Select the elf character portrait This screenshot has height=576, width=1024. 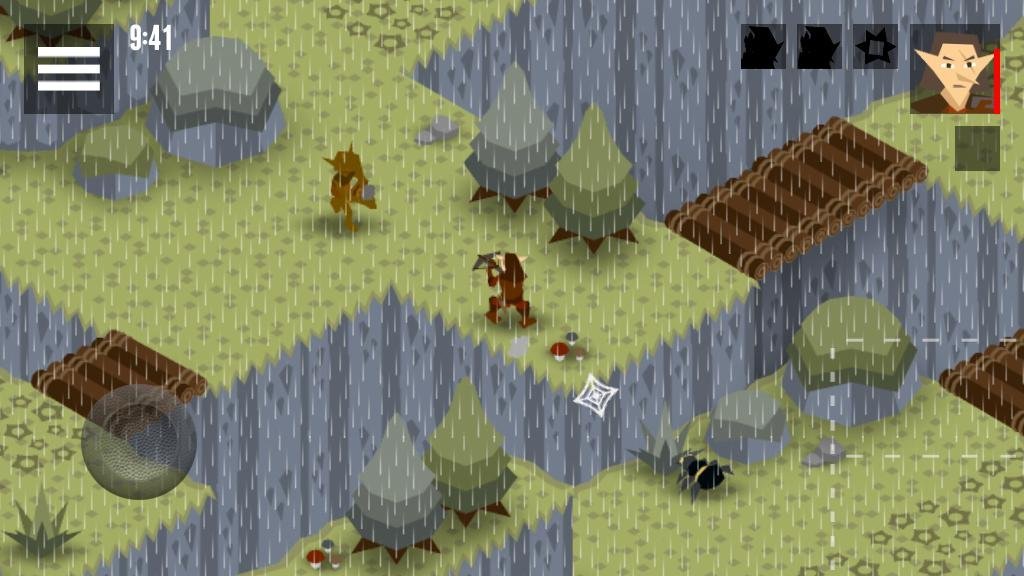(x=954, y=69)
